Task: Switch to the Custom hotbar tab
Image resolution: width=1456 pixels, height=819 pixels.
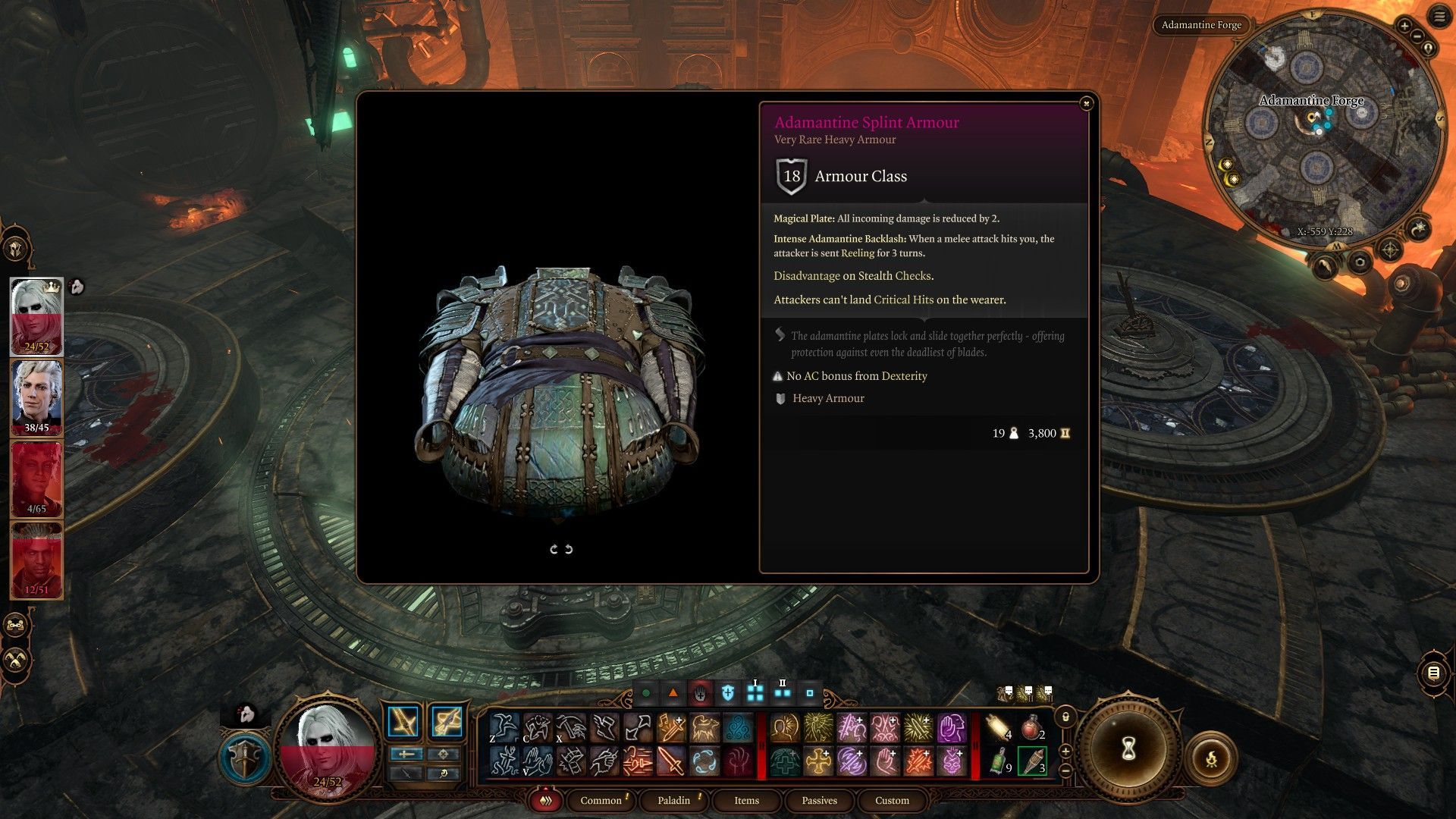Action: 892,800
